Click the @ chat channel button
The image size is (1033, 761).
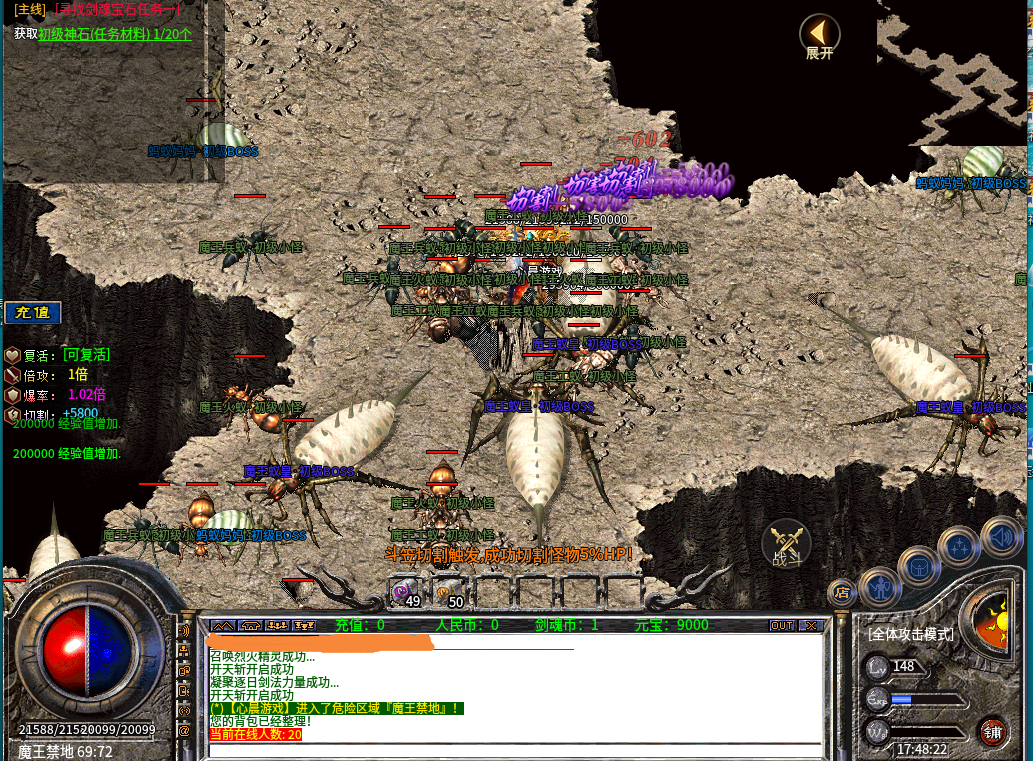coord(184,730)
